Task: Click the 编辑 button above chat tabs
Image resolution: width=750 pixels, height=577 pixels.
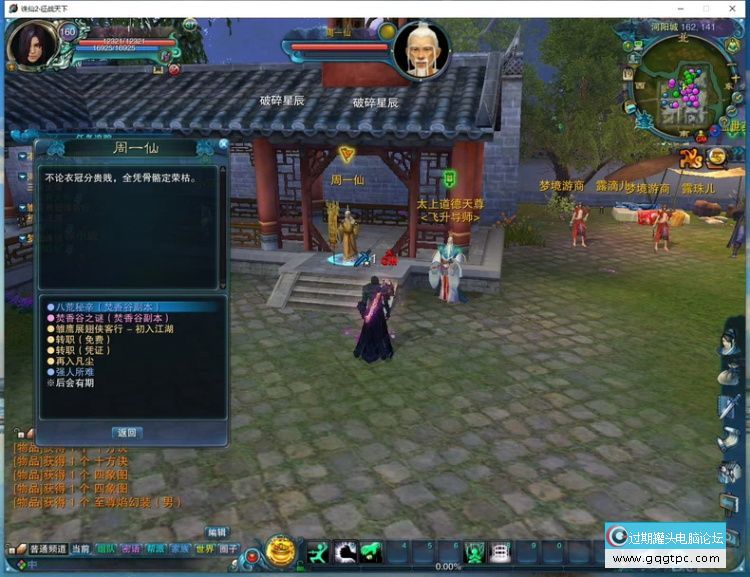Action: (217, 532)
